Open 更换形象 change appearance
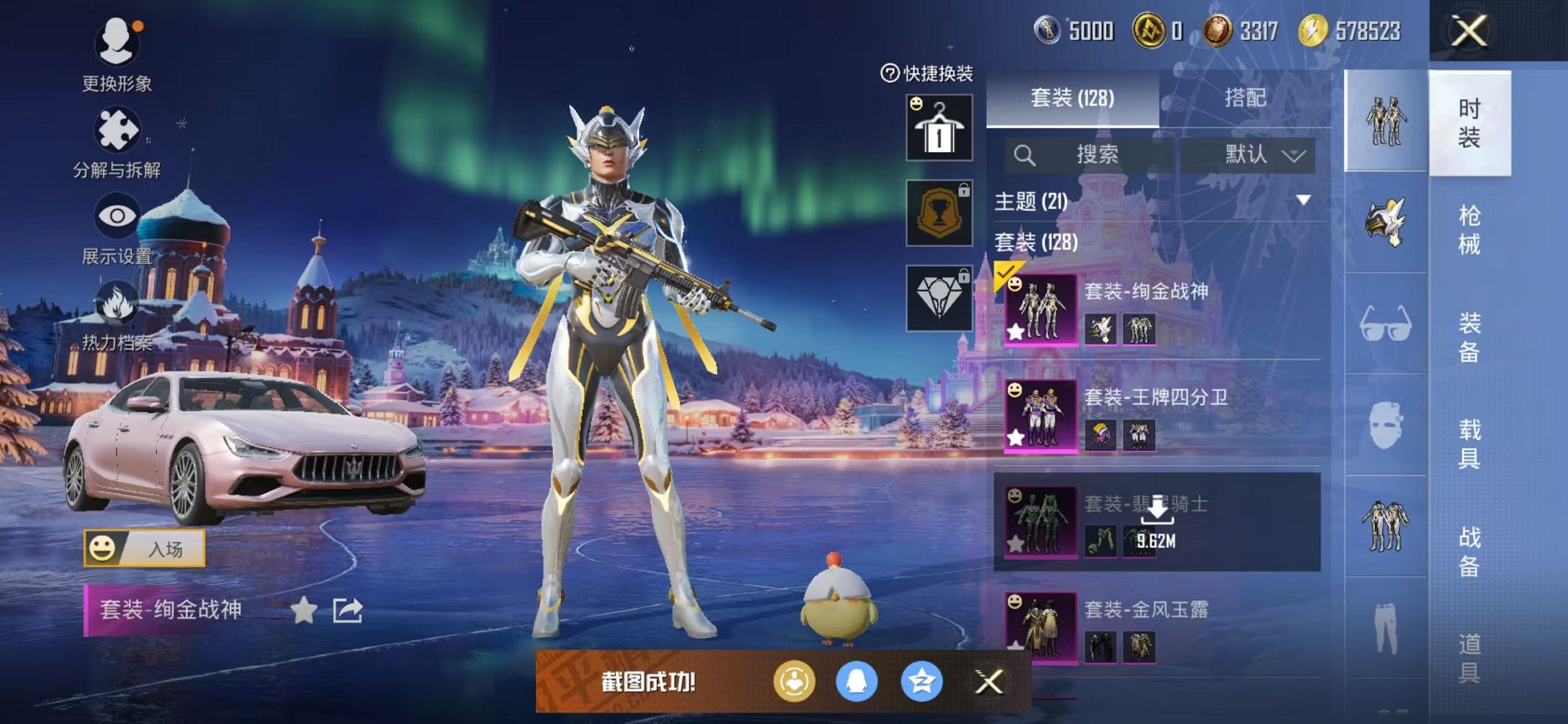 tap(117, 55)
